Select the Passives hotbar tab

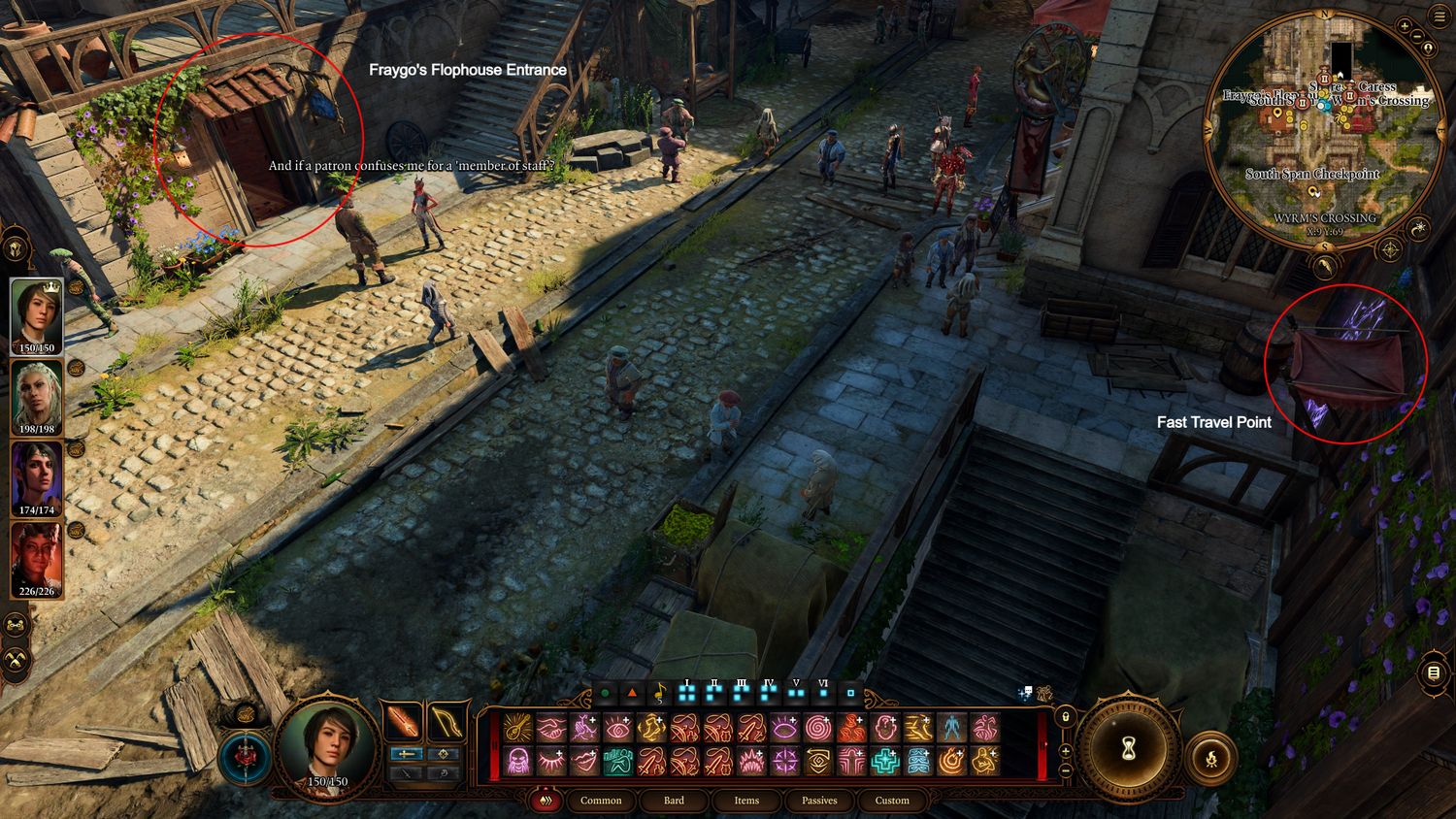click(819, 801)
